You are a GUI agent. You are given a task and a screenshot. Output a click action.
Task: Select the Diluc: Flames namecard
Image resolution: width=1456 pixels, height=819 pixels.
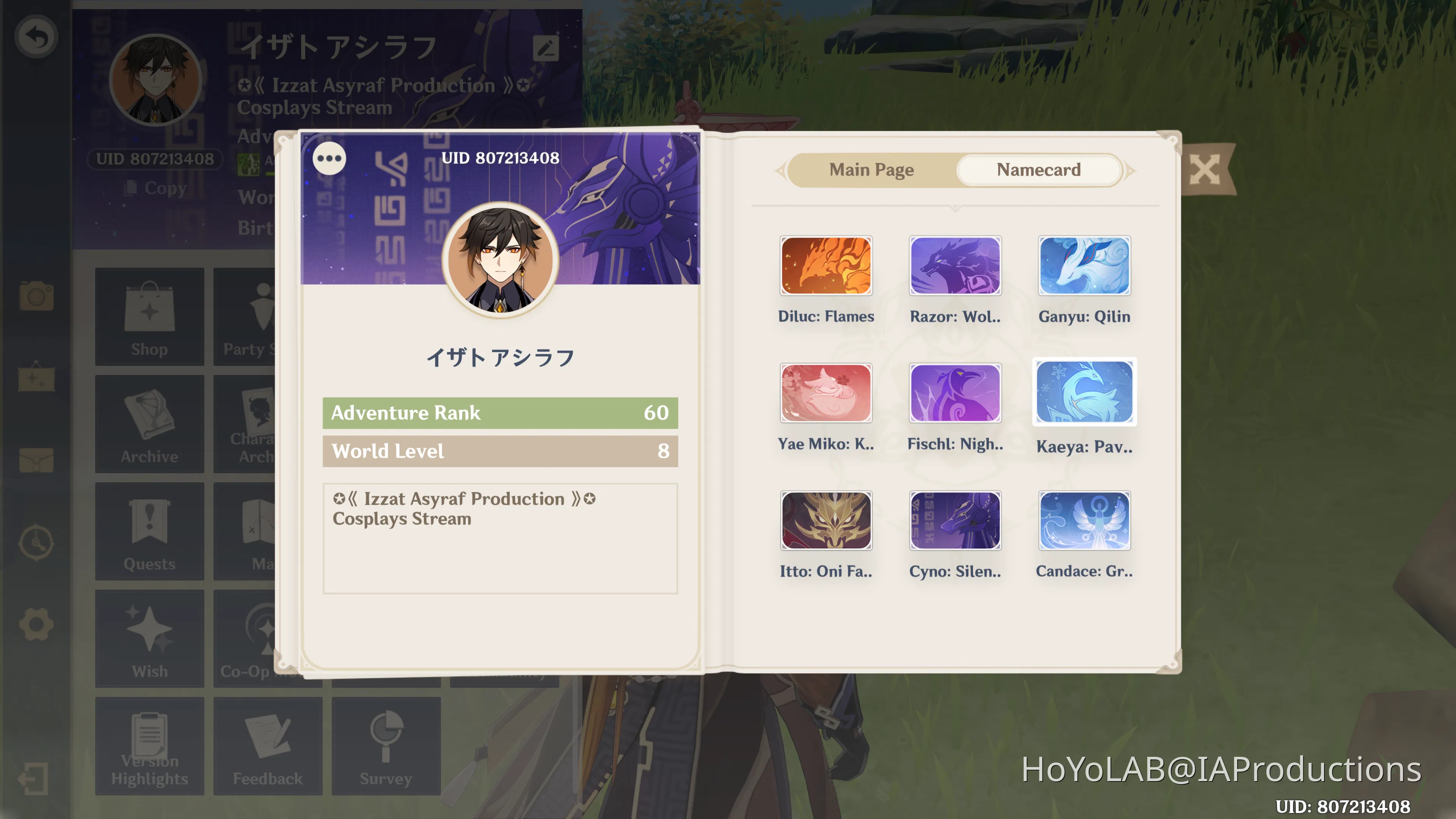point(826,266)
